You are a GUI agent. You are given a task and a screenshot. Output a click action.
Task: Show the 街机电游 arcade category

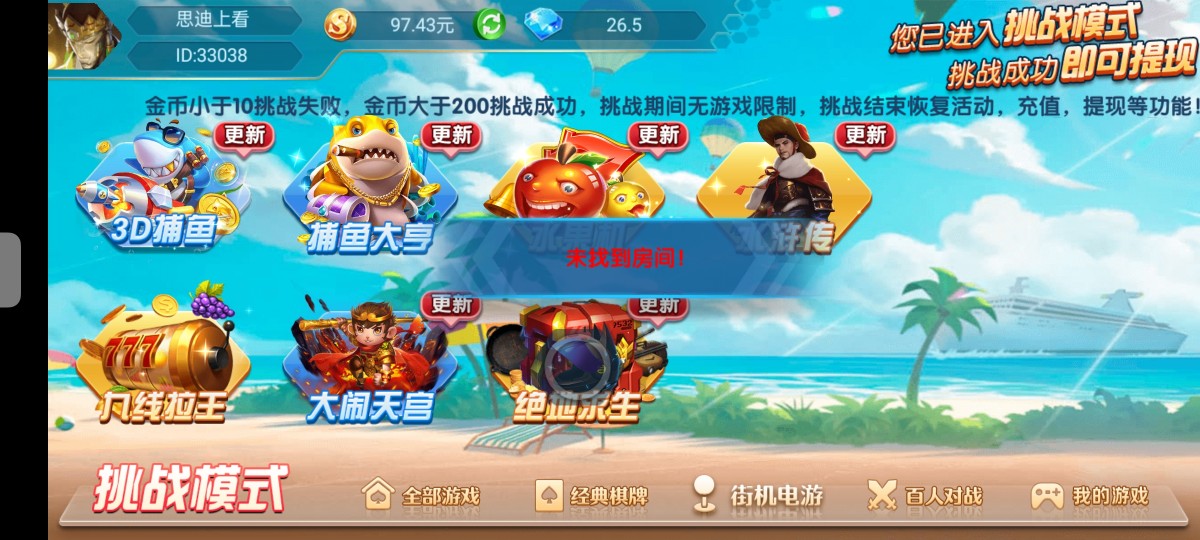tap(759, 495)
